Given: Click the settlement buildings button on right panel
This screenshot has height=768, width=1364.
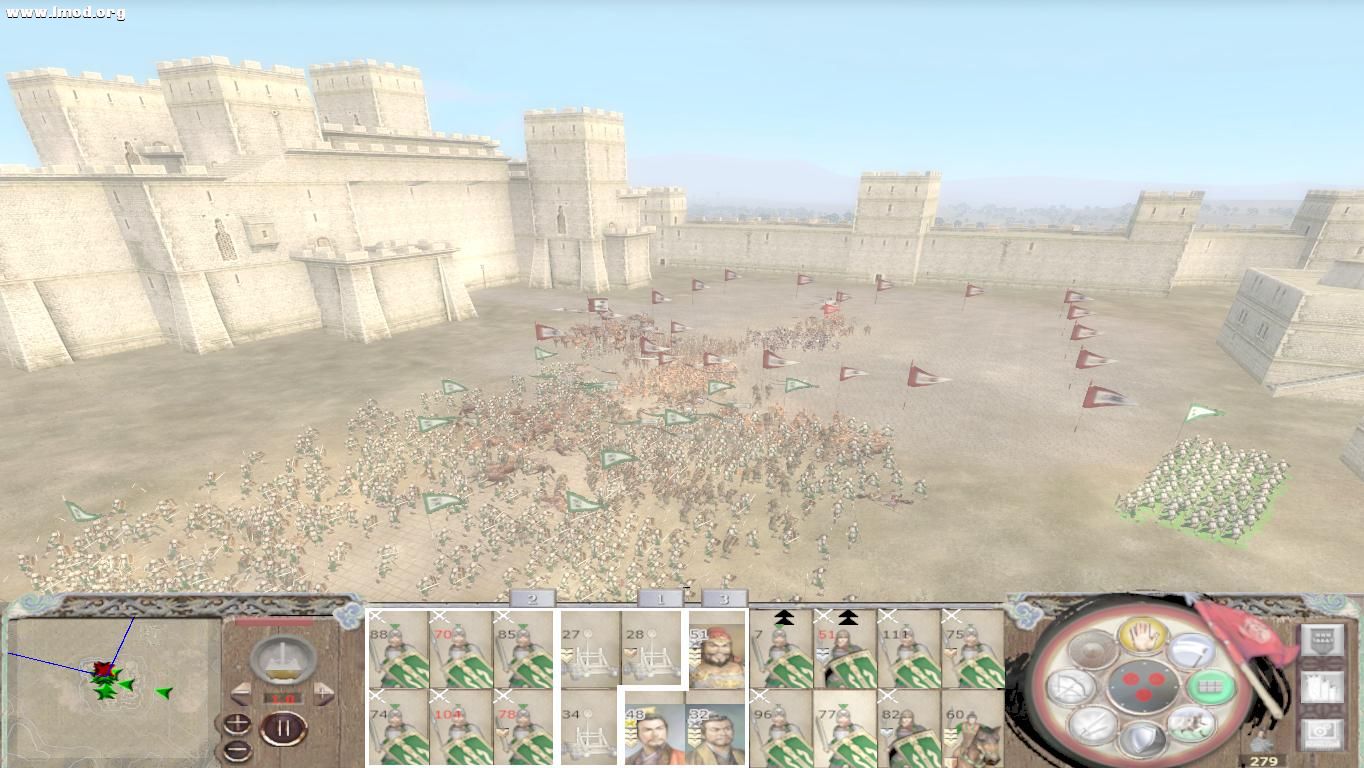Looking at the screenshot, I should coord(1322,687).
